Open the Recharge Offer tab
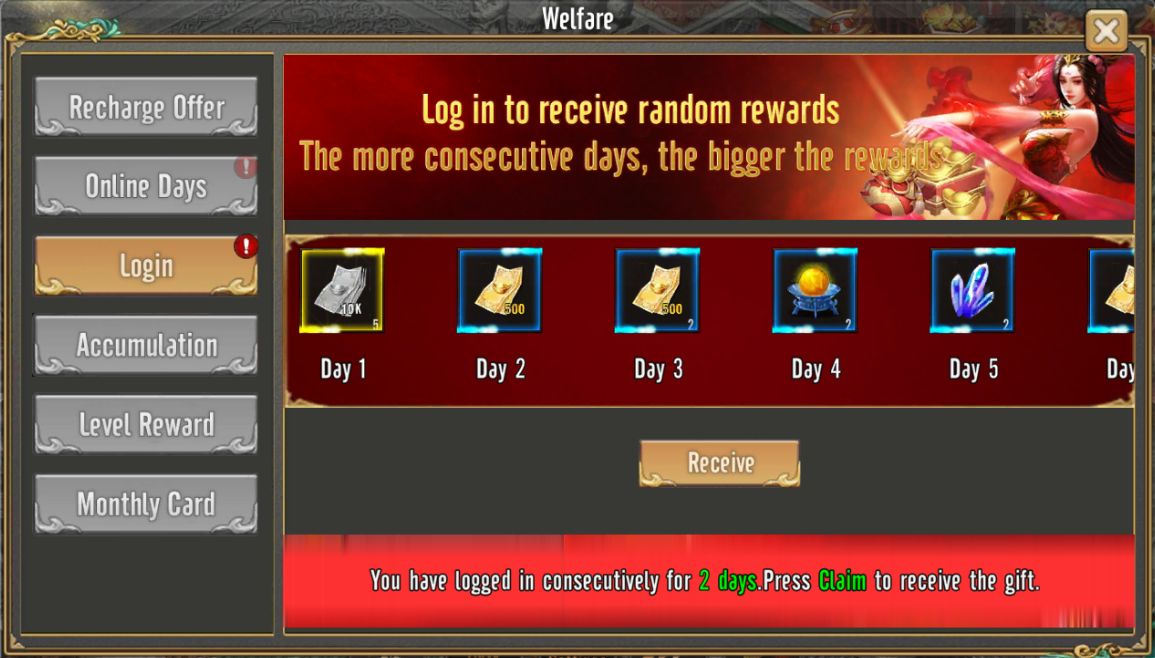 pyautogui.click(x=146, y=107)
